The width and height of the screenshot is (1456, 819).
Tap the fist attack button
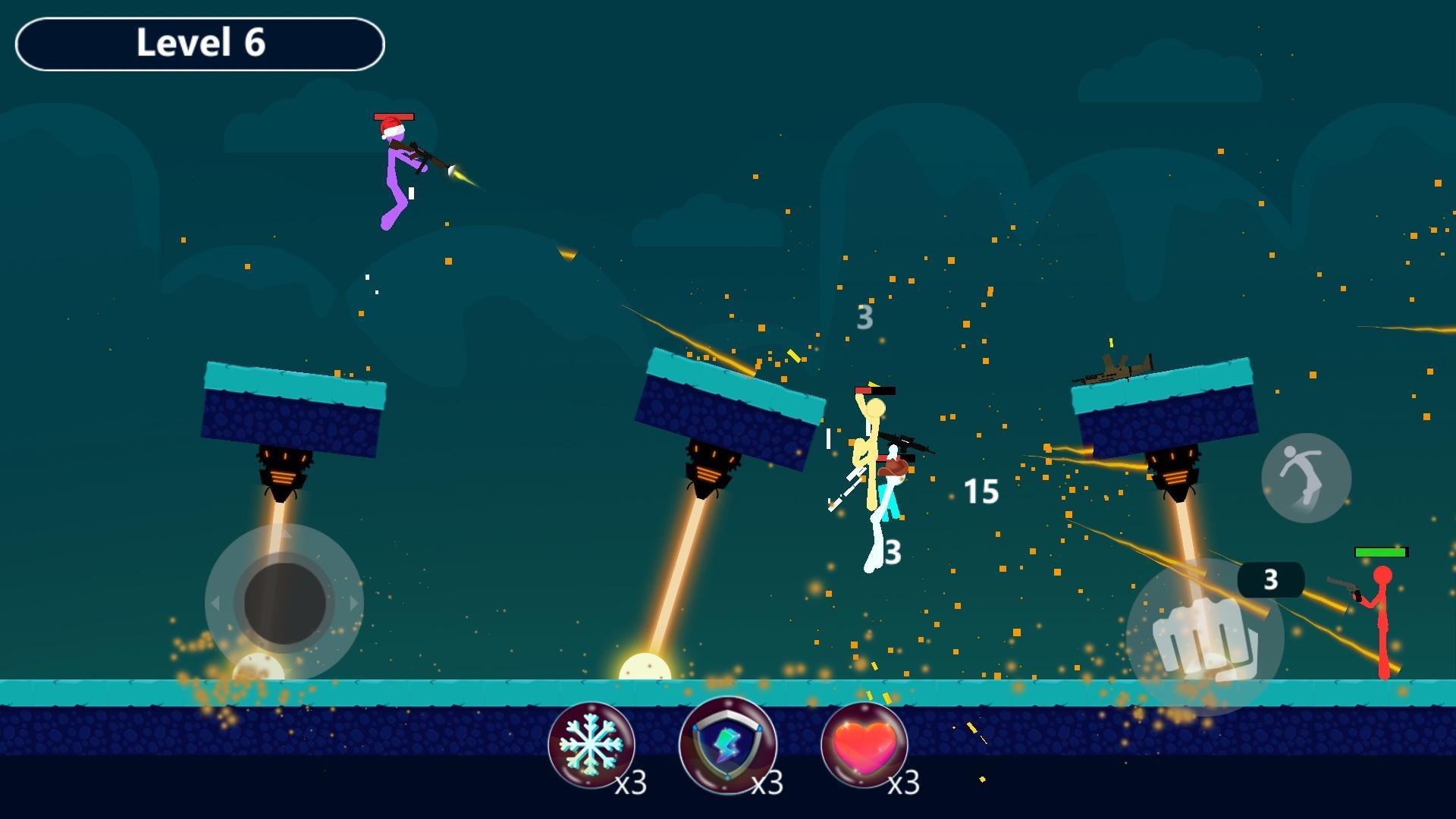click(1204, 638)
